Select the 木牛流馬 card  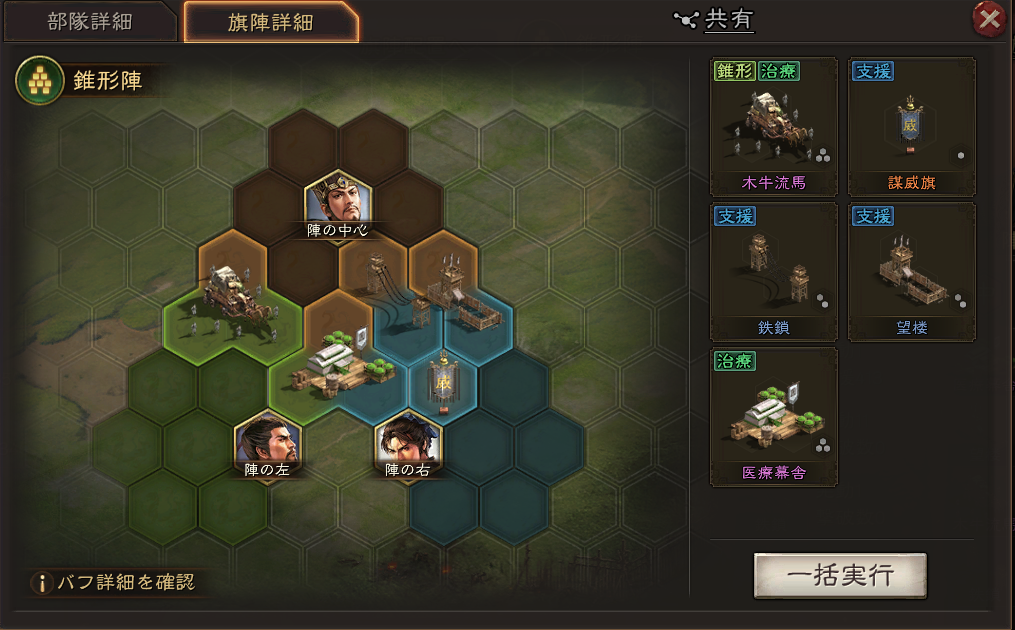773,127
